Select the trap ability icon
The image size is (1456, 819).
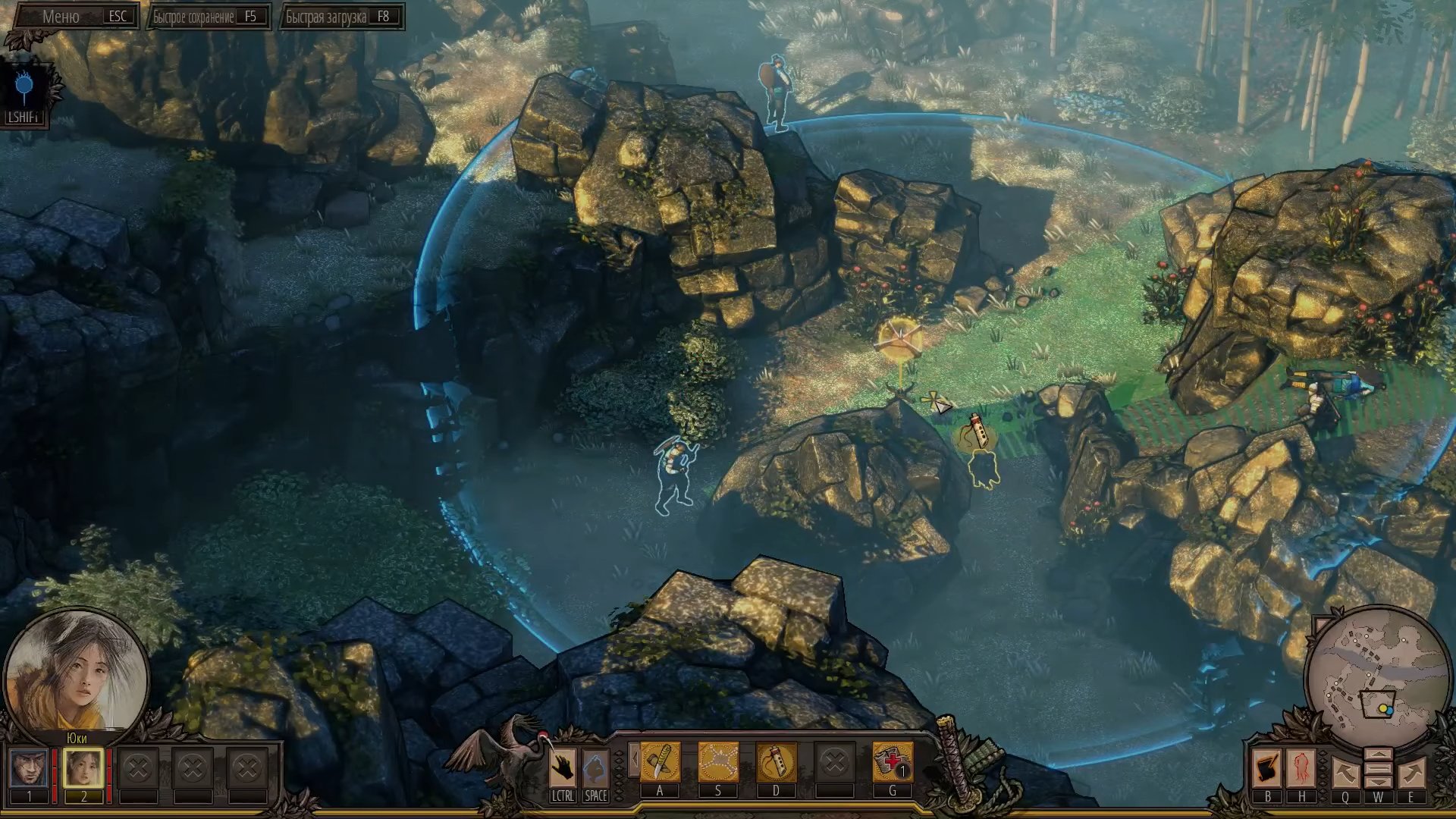click(717, 762)
